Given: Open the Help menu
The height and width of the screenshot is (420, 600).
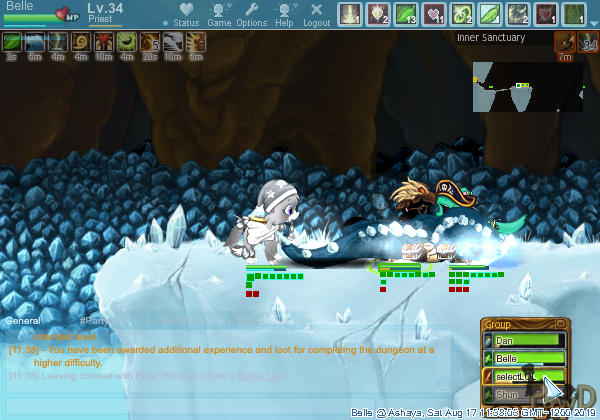Looking at the screenshot, I should point(285,14).
